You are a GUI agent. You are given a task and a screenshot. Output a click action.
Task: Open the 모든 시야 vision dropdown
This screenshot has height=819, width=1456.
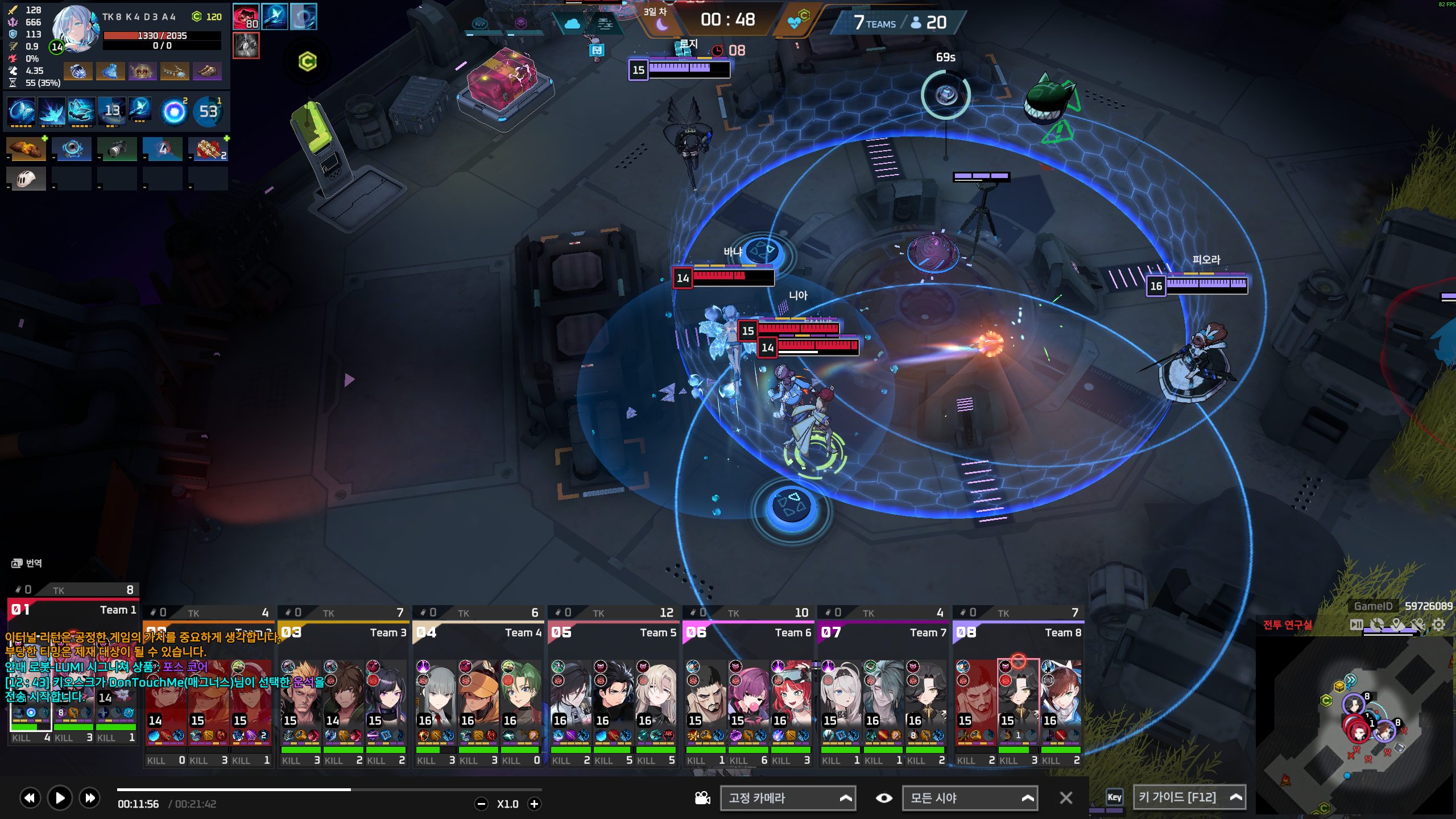pyautogui.click(x=970, y=798)
